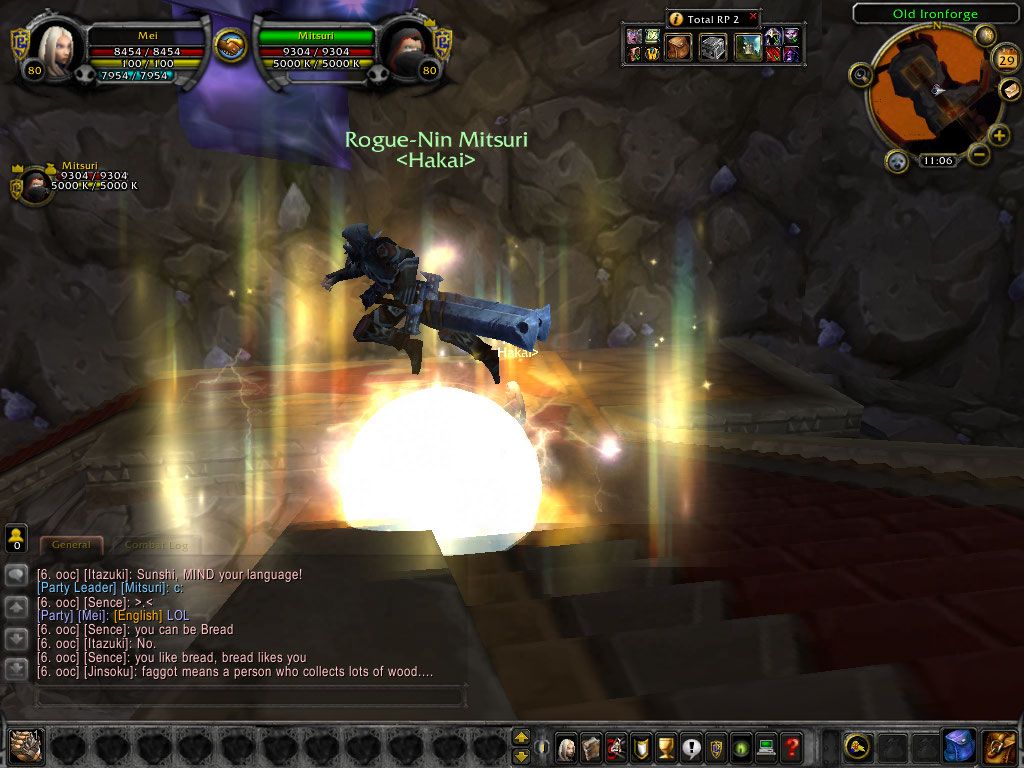The image size is (1024, 768).
Task: Switch to the Combat Log tab
Action: click(x=154, y=545)
